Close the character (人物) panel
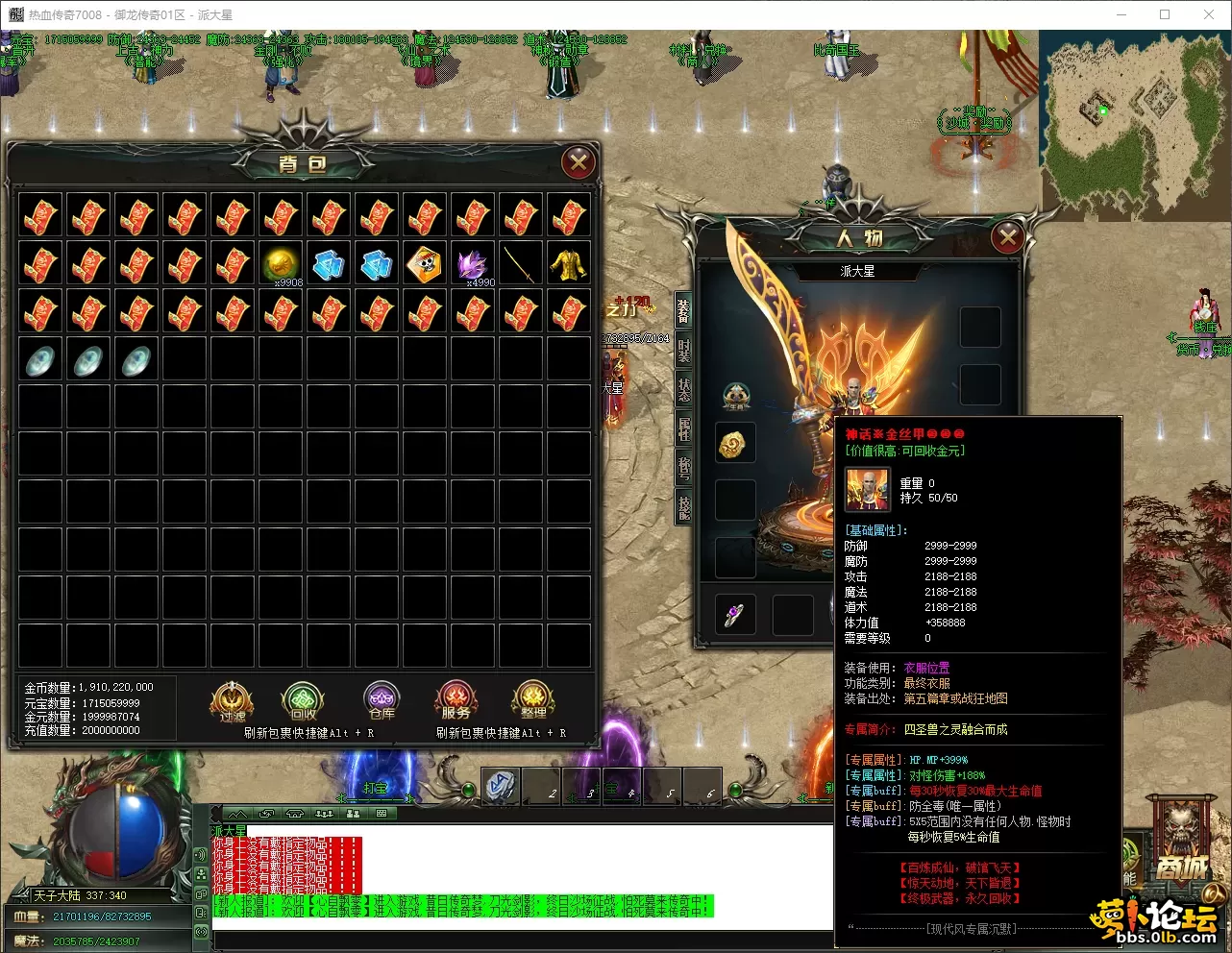This screenshot has width=1232, height=953. 1007,236
